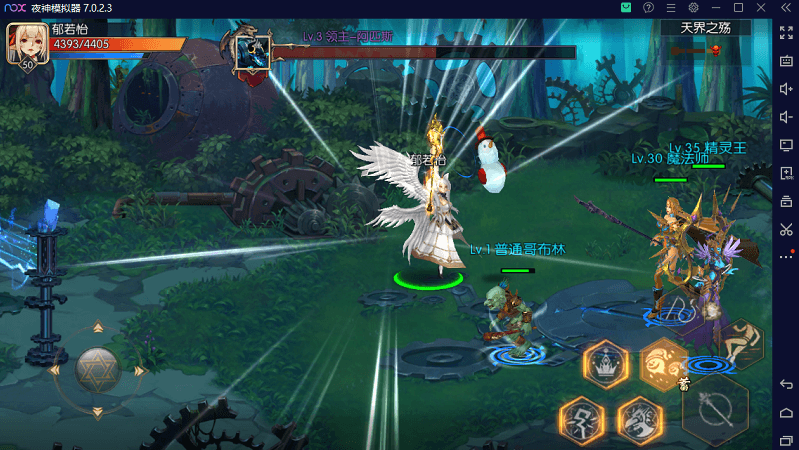Tap the hexagram virtual joystick center
The height and width of the screenshot is (450, 799).
(x=97, y=369)
